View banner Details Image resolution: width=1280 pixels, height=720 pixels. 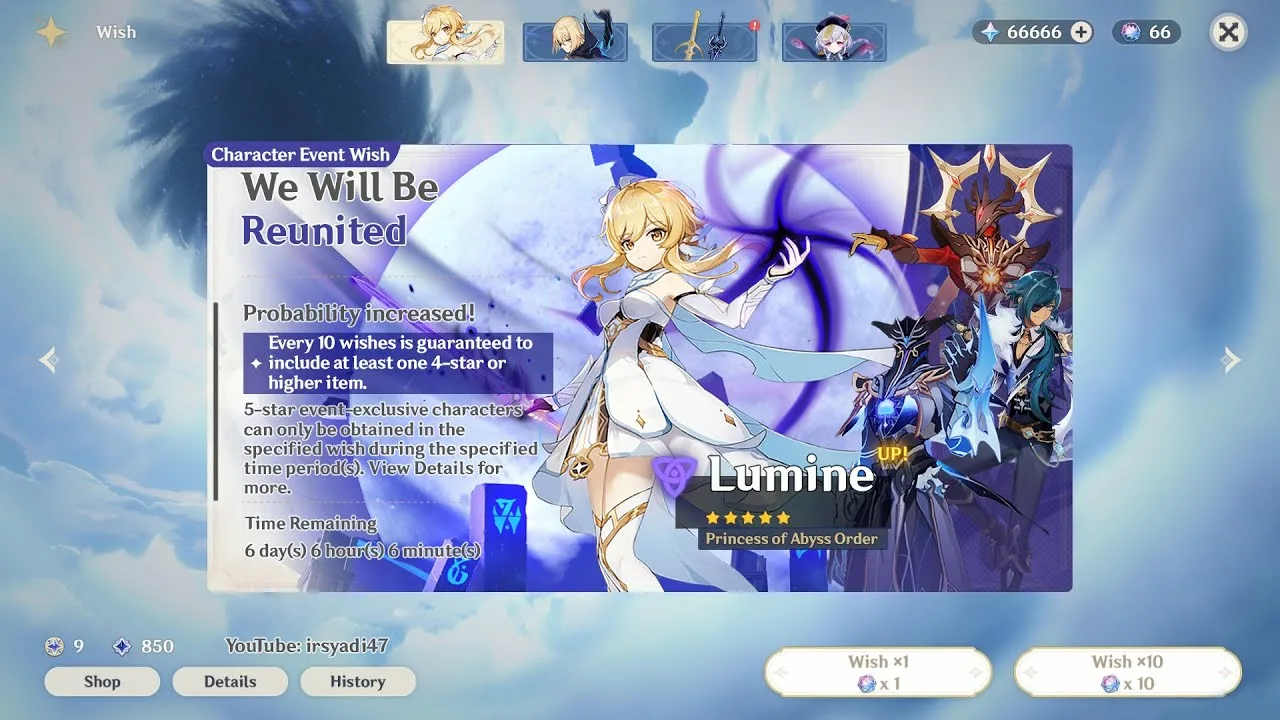coord(230,681)
